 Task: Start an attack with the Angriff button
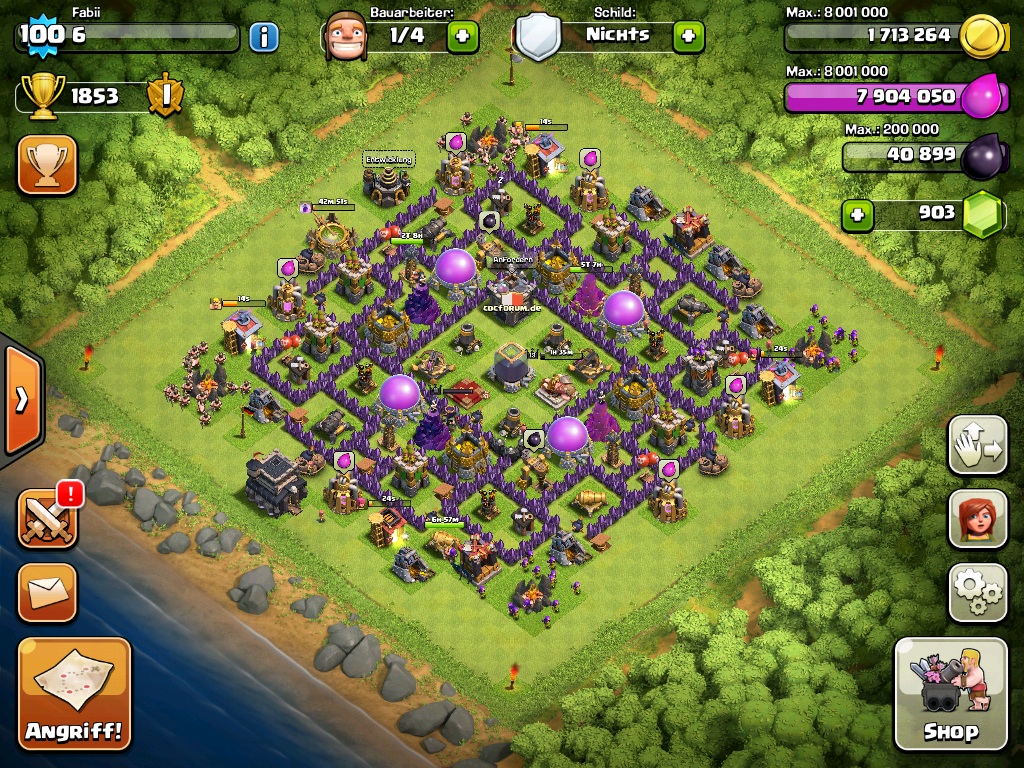pyautogui.click(x=75, y=693)
